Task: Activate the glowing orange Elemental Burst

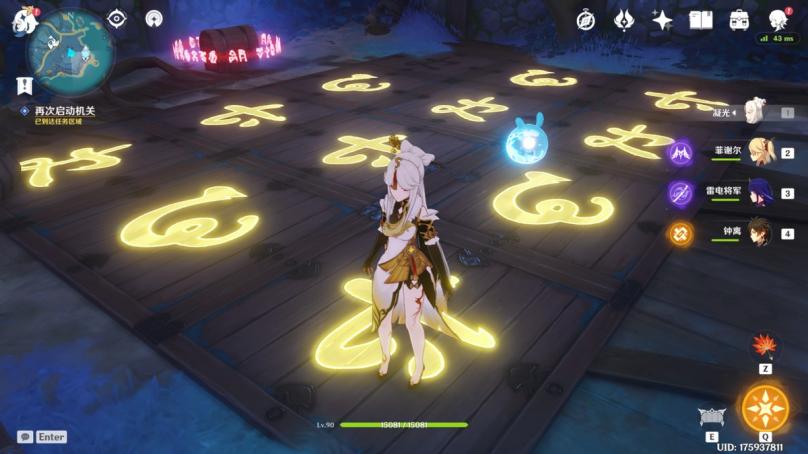Action: click(x=765, y=408)
